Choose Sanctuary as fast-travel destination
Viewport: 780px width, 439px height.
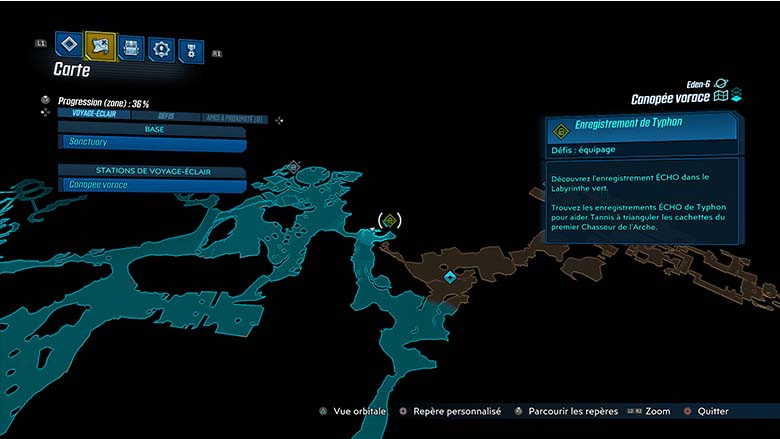pos(152,144)
